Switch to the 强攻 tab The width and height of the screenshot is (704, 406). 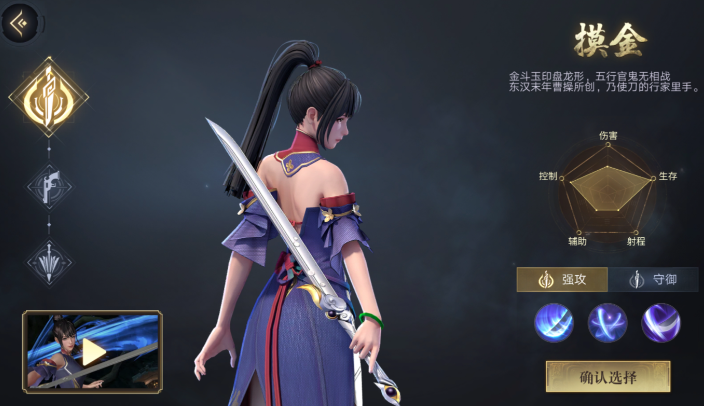pos(561,279)
